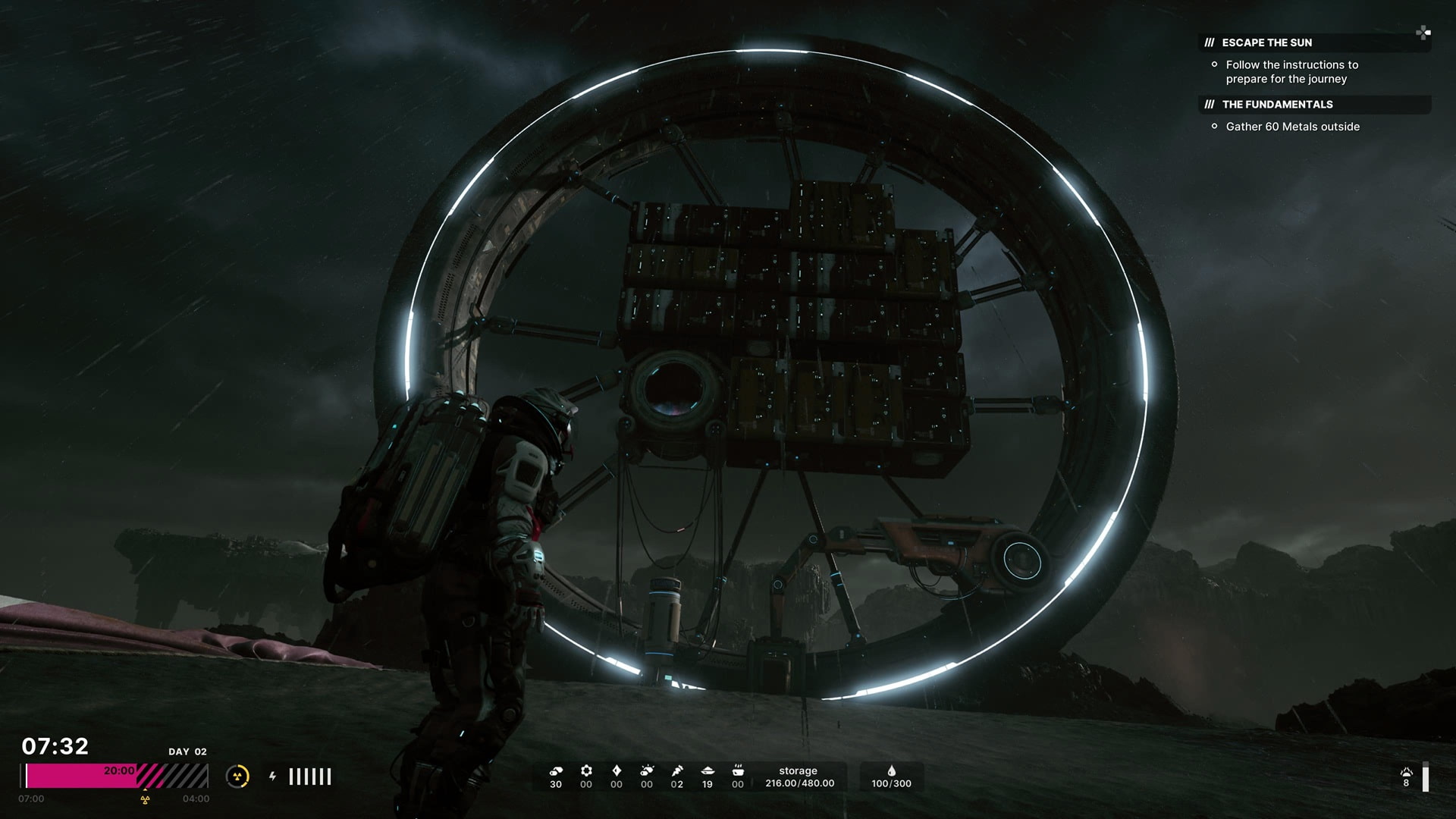The image size is (1456, 819).
Task: Click the diamond-shaped resource icon
Action: (617, 771)
